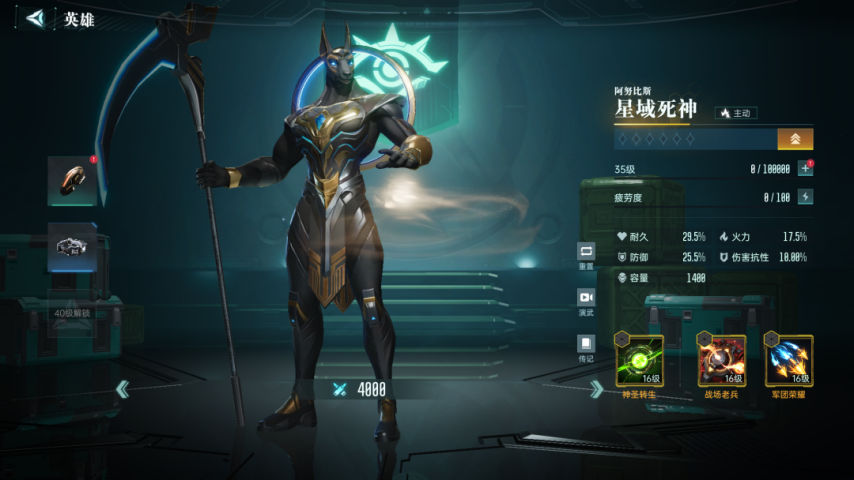Click the 主动 active type tag
The height and width of the screenshot is (480, 854).
(735, 114)
